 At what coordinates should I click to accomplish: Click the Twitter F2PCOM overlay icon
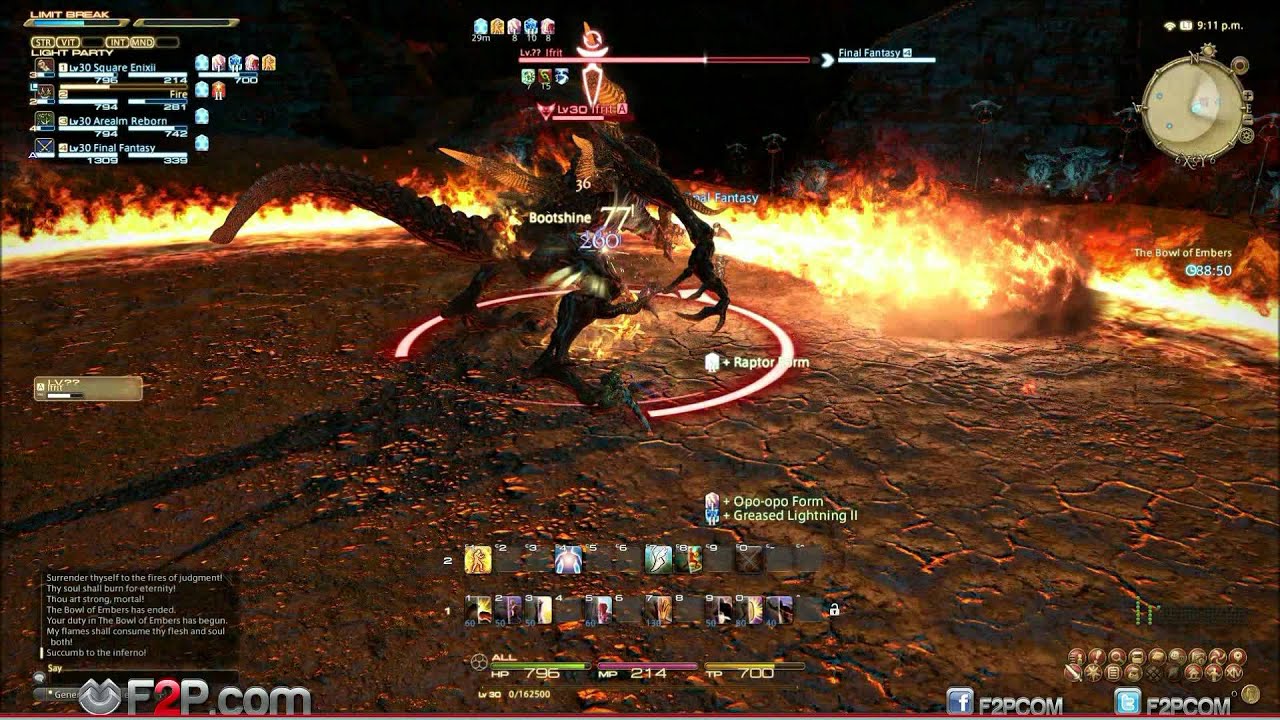pyautogui.click(x=1127, y=702)
